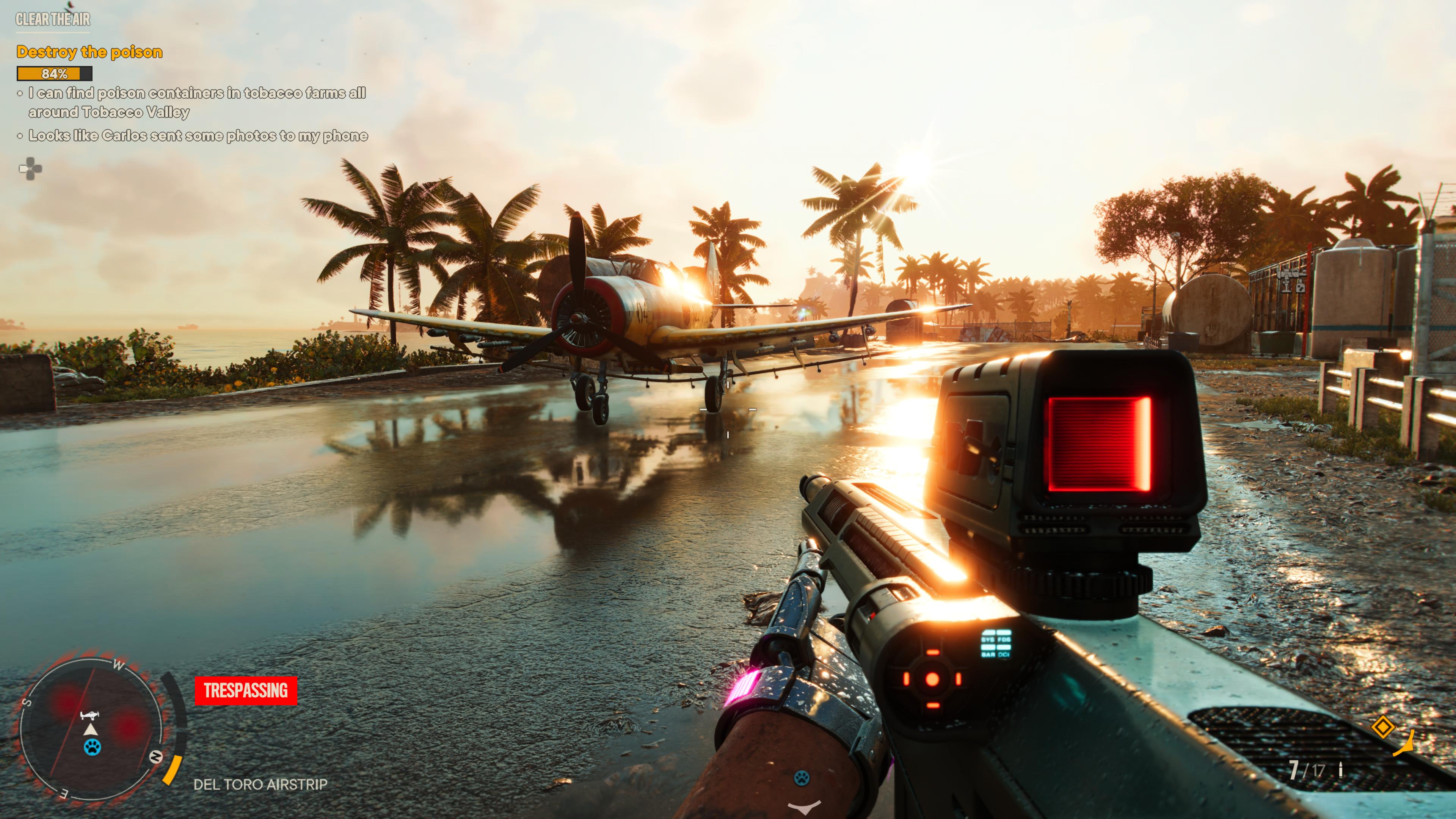Click the circular minimap
Image resolution: width=1456 pixels, height=819 pixels.
click(x=91, y=729)
